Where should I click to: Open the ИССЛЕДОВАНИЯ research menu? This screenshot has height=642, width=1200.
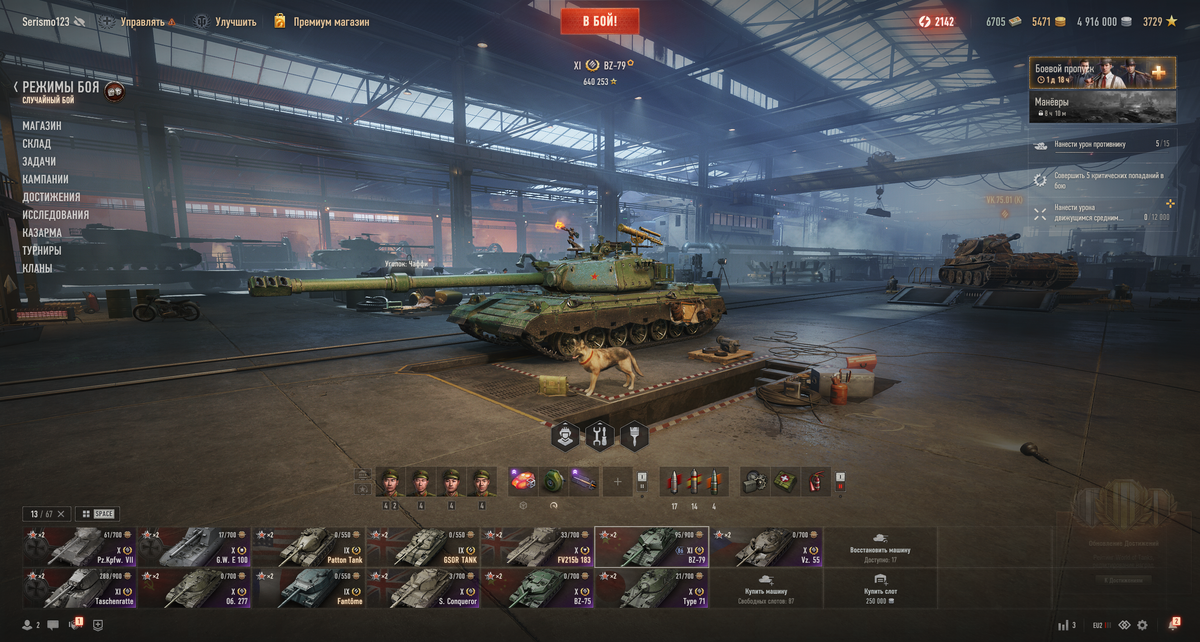coord(56,215)
